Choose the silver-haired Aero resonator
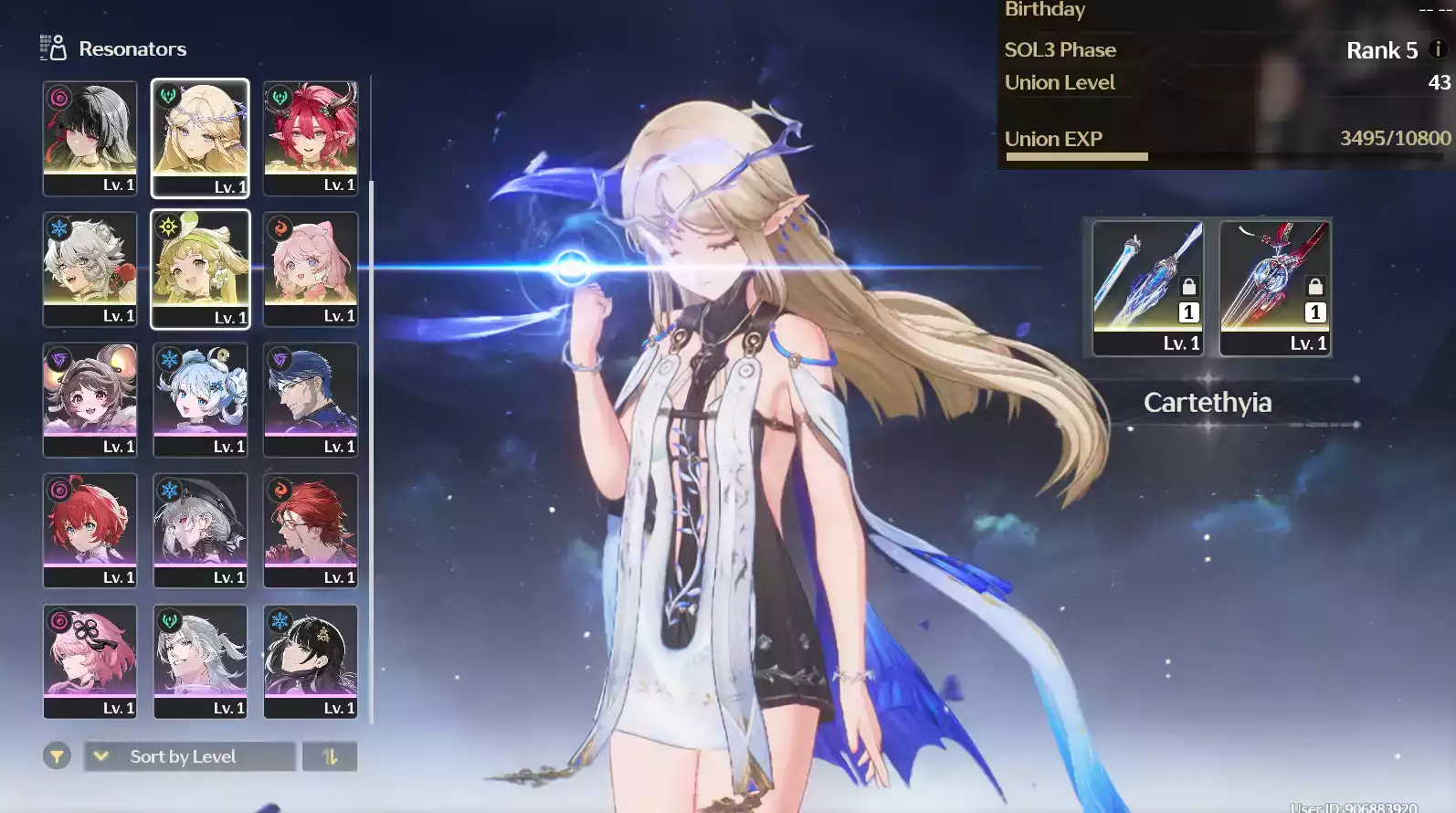Image resolution: width=1456 pixels, height=813 pixels. point(200,660)
